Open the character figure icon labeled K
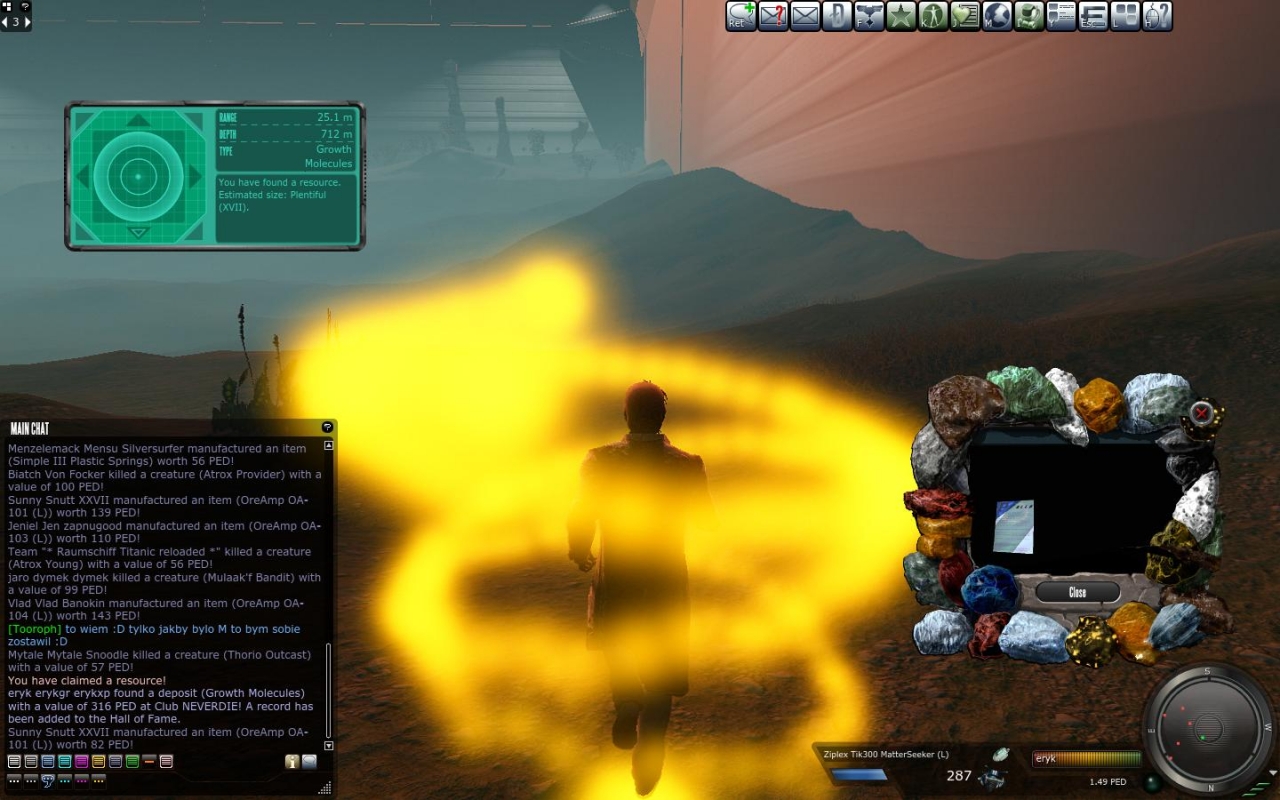 pyautogui.click(x=933, y=16)
